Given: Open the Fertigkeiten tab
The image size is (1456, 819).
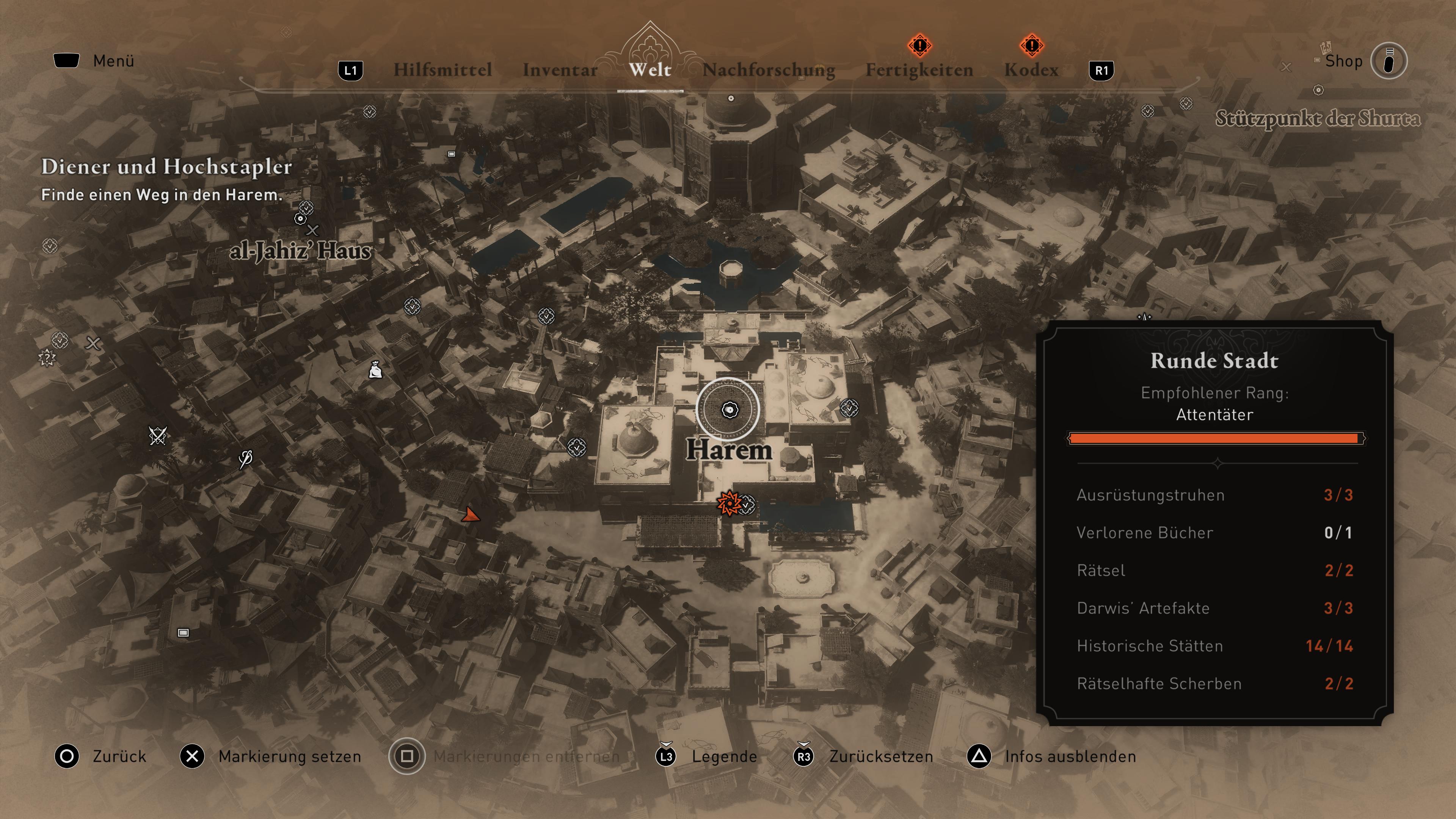Looking at the screenshot, I should pyautogui.click(x=919, y=70).
